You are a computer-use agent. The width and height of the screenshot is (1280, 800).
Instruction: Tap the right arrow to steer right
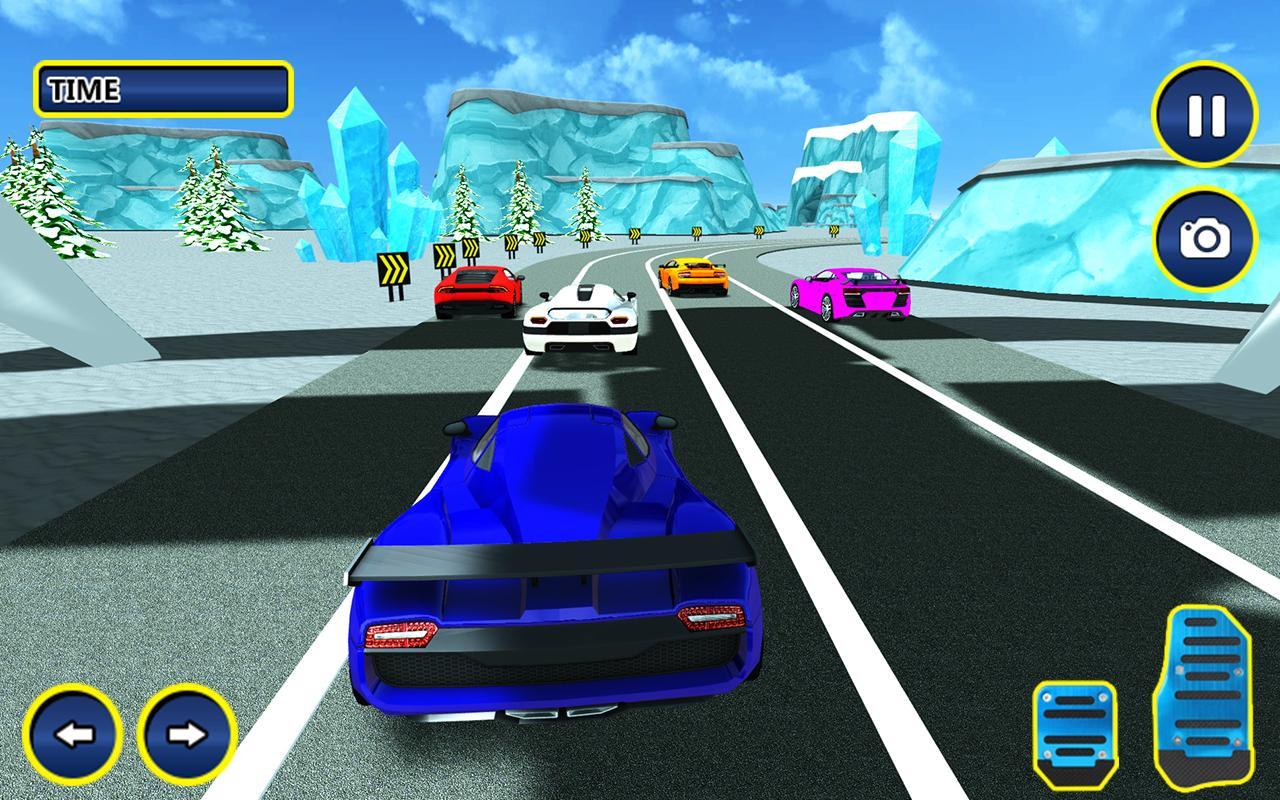(x=185, y=737)
